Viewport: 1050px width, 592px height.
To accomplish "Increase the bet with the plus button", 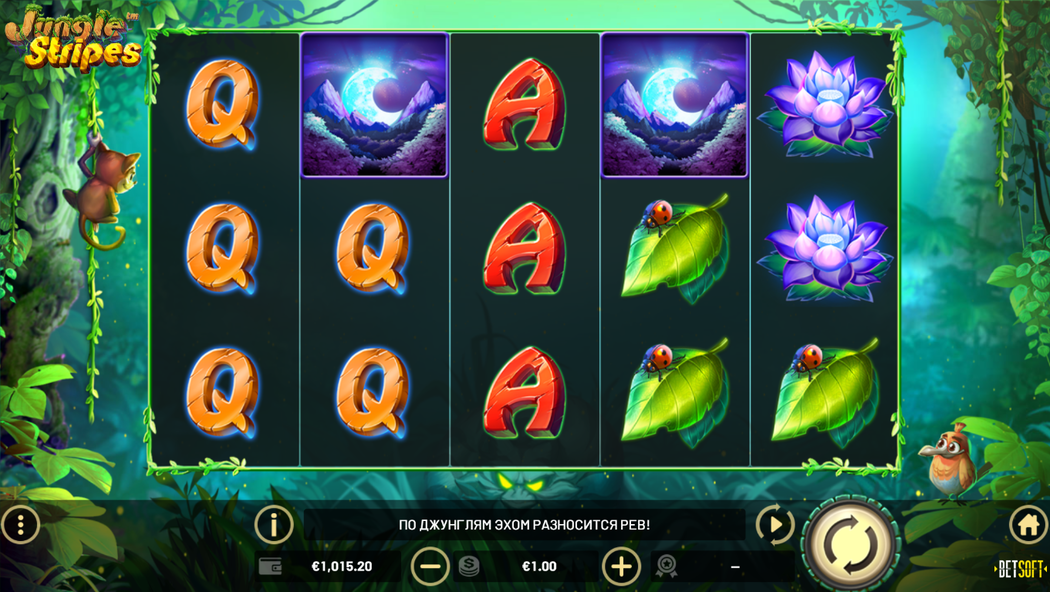I will (621, 566).
